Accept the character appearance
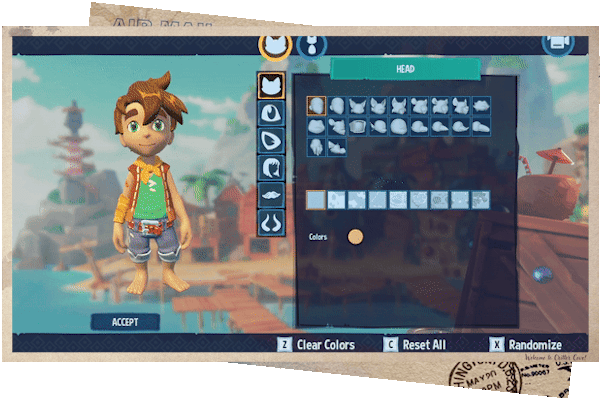The image size is (600, 400). pyautogui.click(x=126, y=322)
